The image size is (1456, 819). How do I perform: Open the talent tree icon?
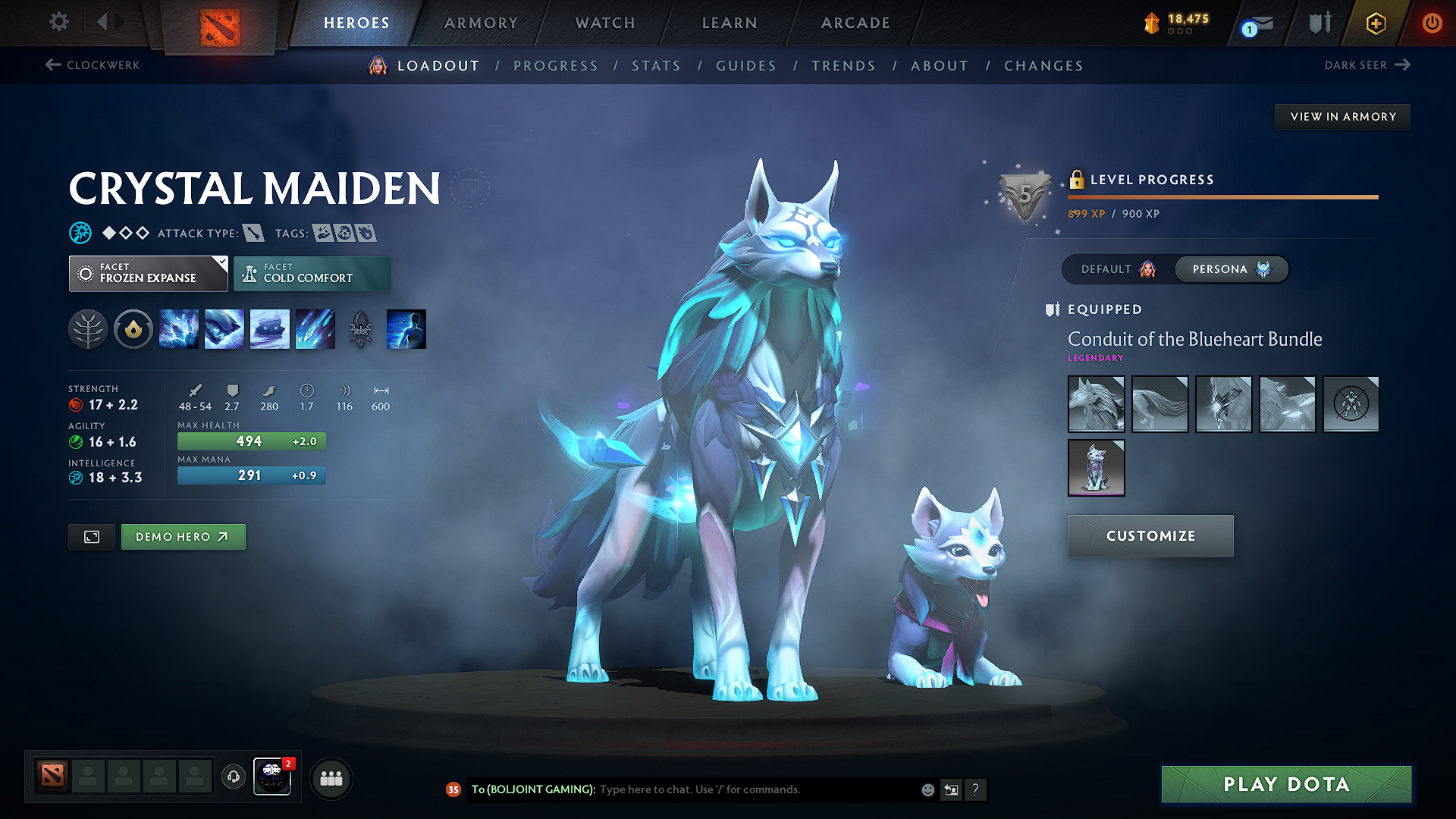(88, 328)
